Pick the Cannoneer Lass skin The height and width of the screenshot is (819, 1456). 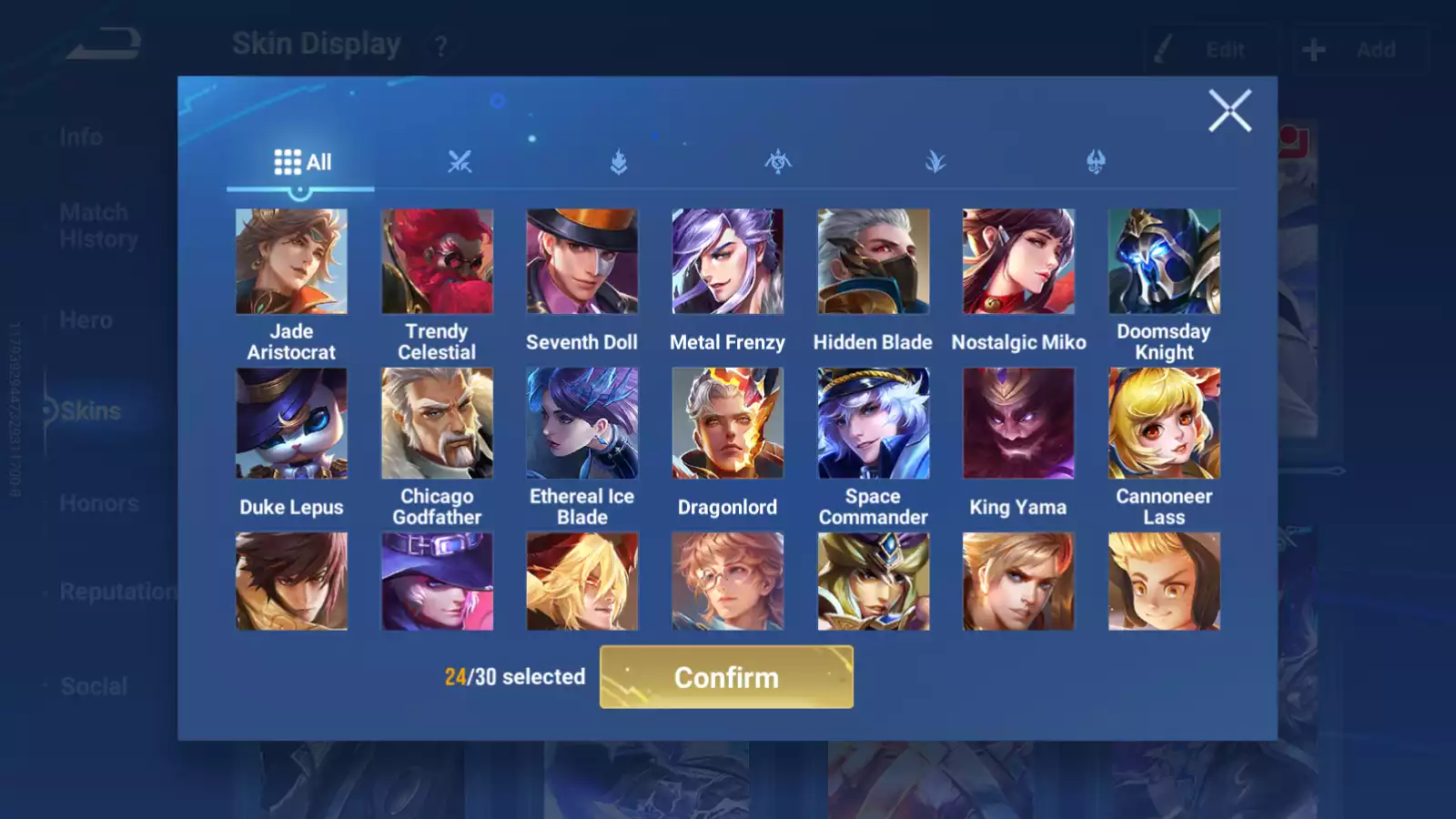tap(1164, 424)
